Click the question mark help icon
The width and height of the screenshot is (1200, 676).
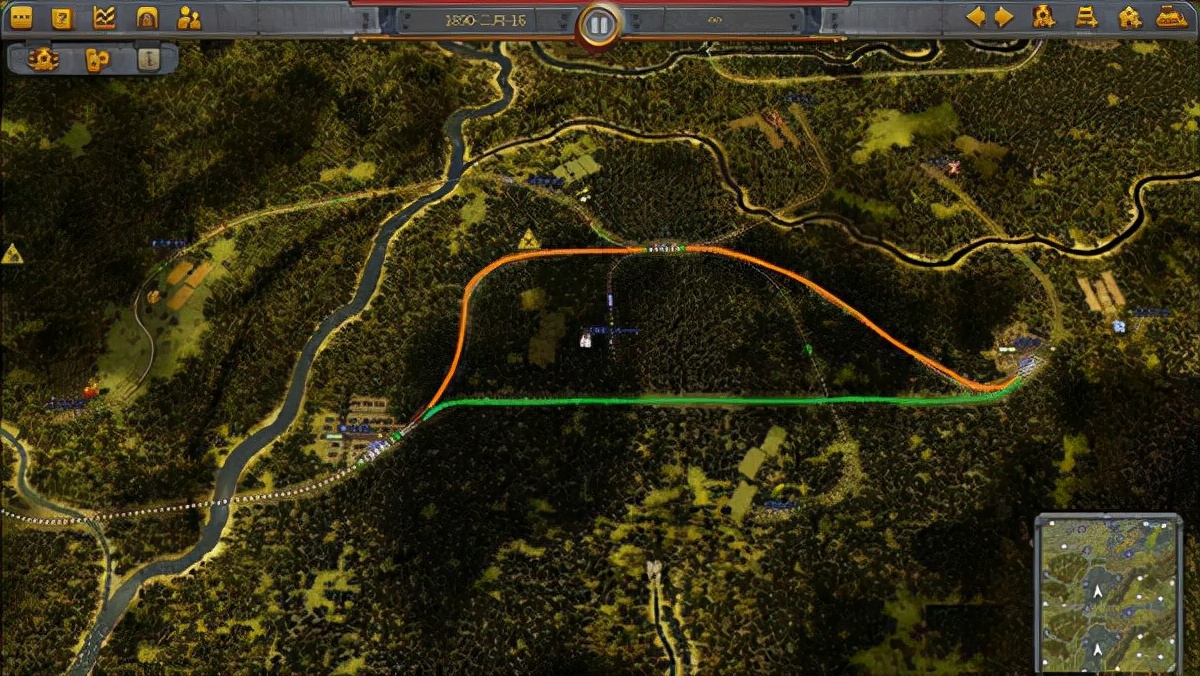tap(62, 17)
